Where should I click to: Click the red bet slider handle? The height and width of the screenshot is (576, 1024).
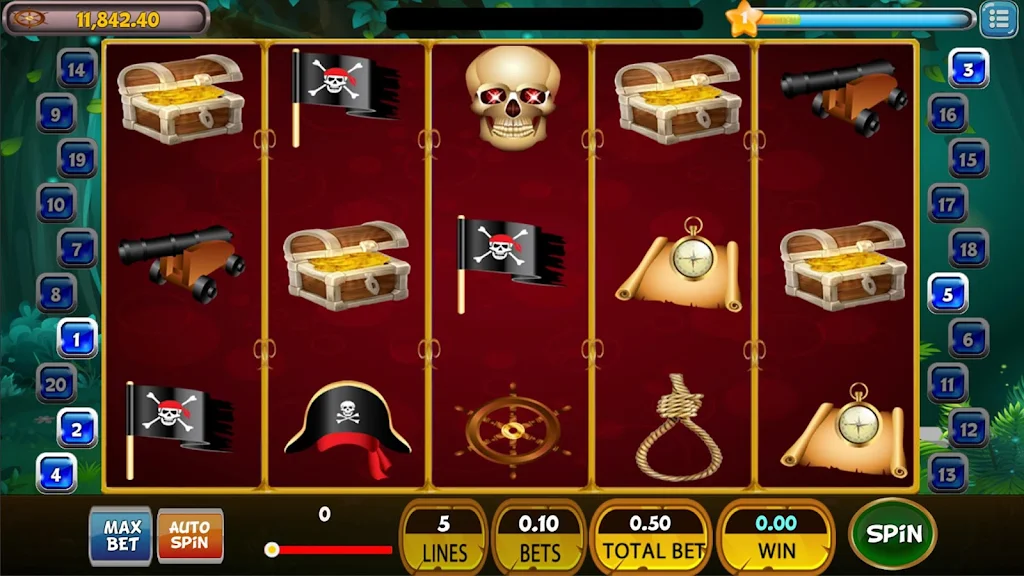tap(271, 549)
